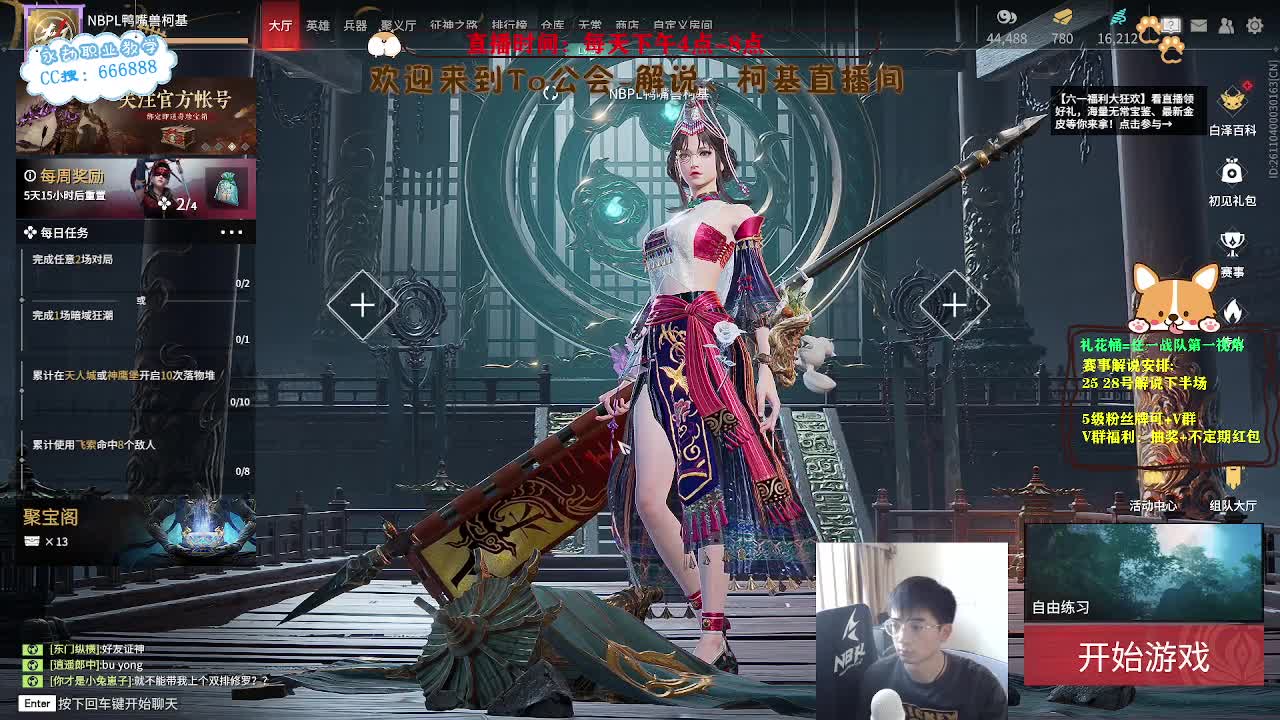The width and height of the screenshot is (1280, 720).
Task: Open the mail envelope icon
Action: point(1198,26)
